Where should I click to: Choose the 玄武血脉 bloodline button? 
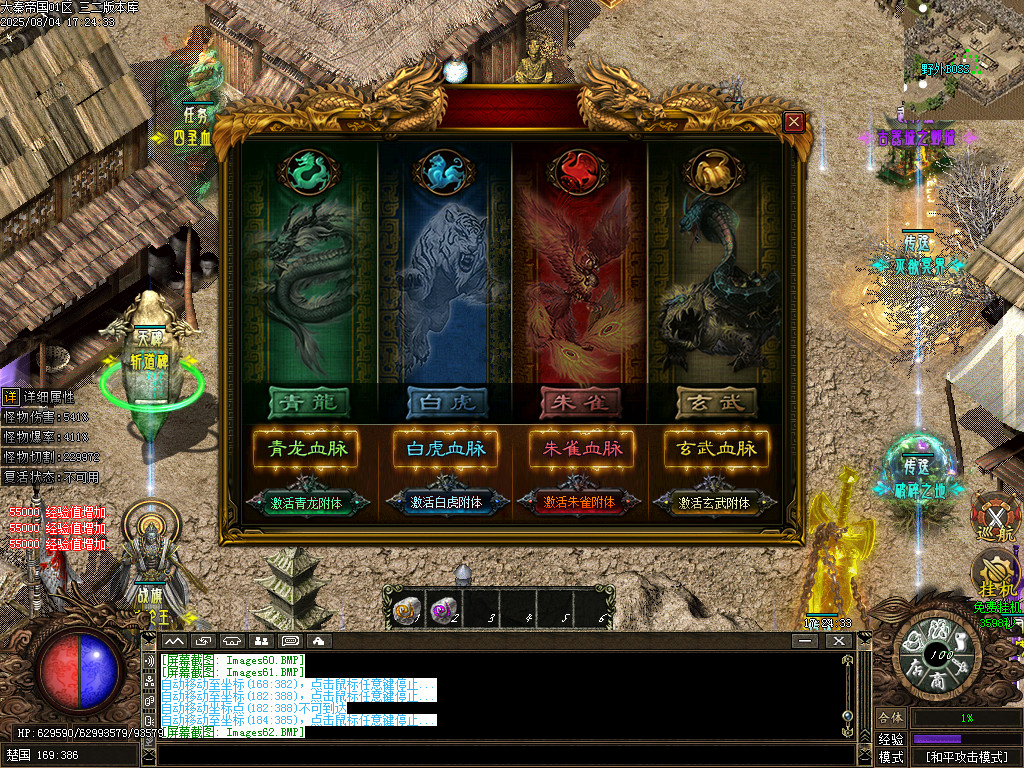click(x=717, y=449)
